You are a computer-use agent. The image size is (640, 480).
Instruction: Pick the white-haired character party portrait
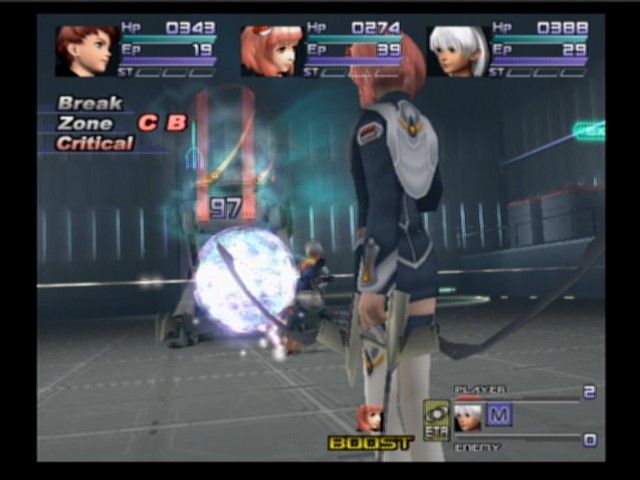[458, 50]
